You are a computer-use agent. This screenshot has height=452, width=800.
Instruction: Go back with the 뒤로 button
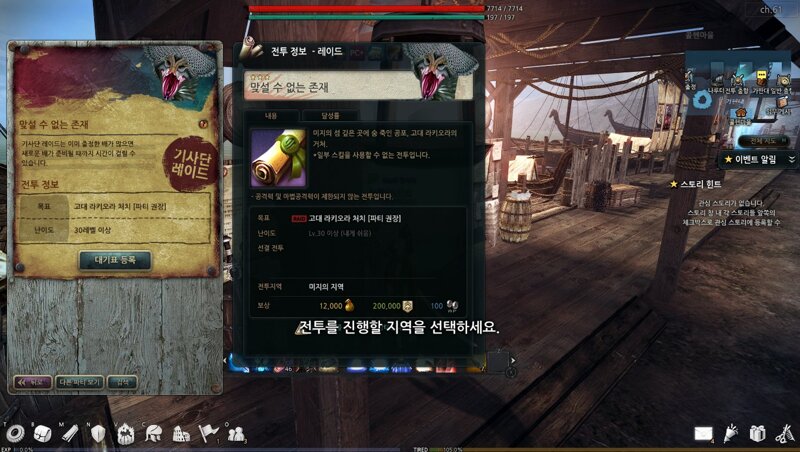coord(33,382)
